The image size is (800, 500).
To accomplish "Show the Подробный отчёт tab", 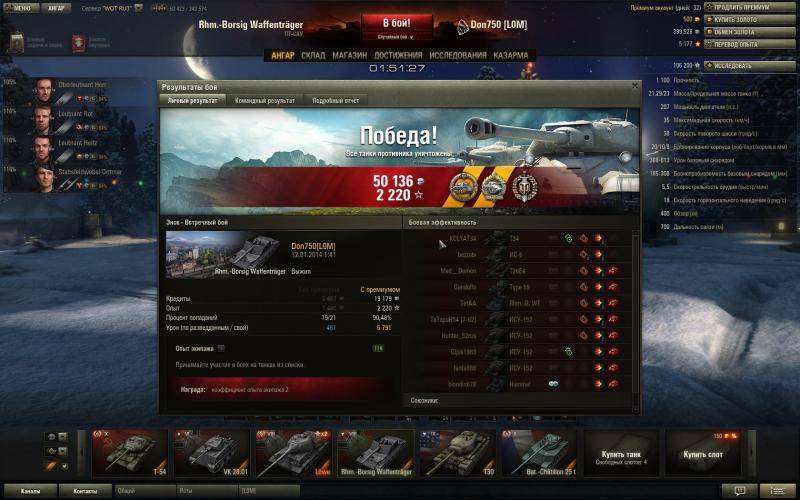I will point(335,101).
